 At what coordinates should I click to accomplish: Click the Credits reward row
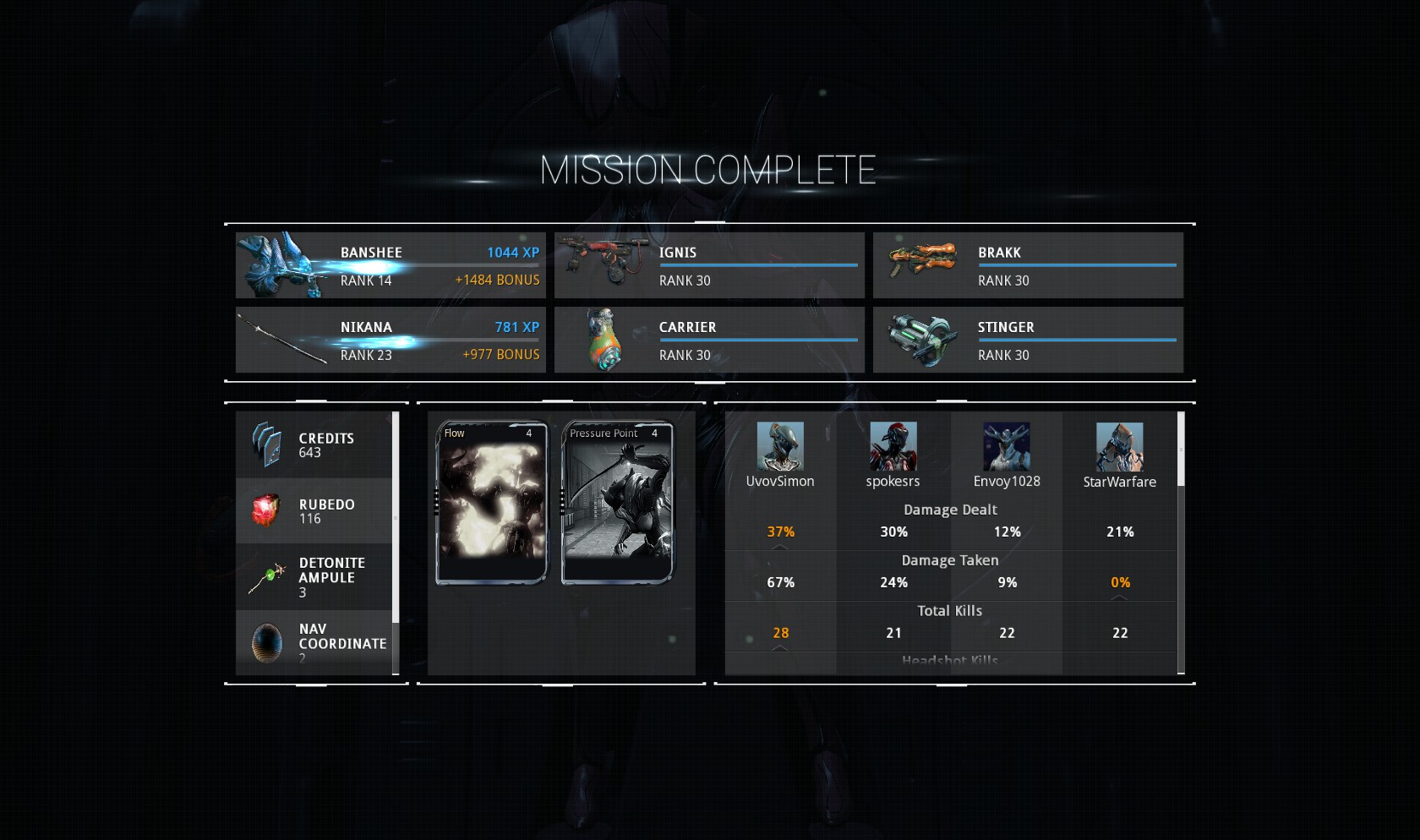(314, 445)
